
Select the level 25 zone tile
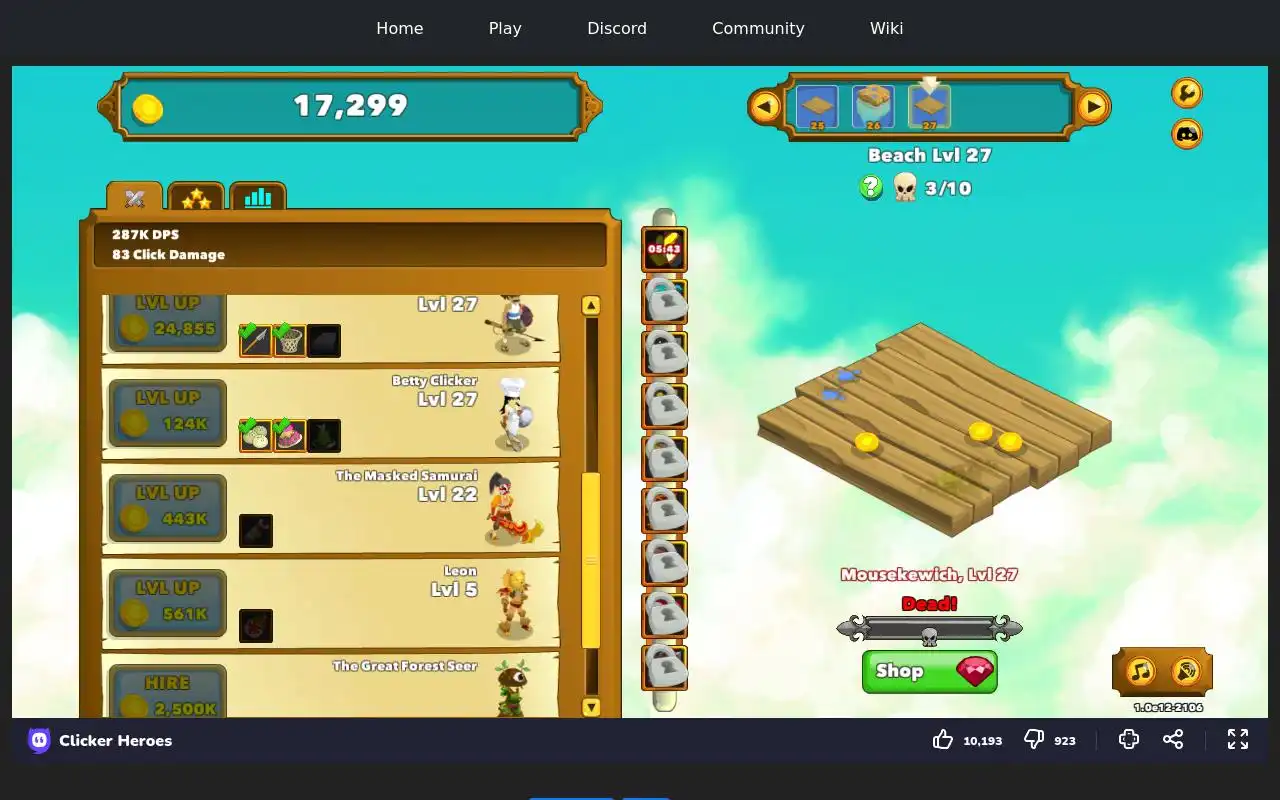coord(817,107)
